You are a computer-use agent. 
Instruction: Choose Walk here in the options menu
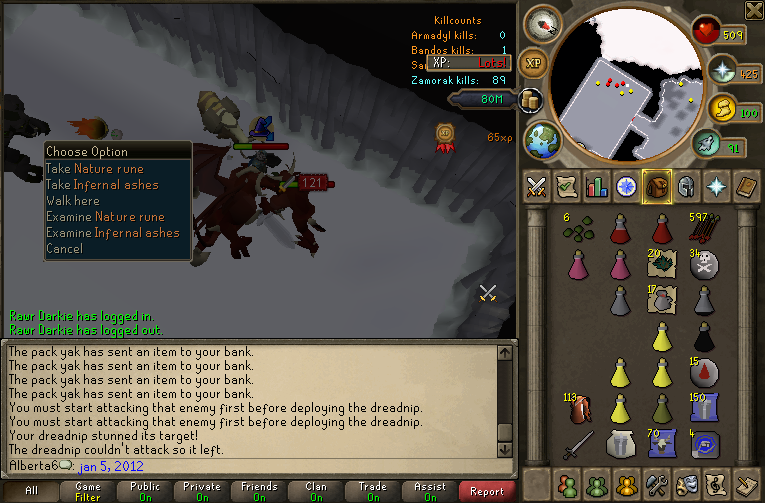(74, 201)
